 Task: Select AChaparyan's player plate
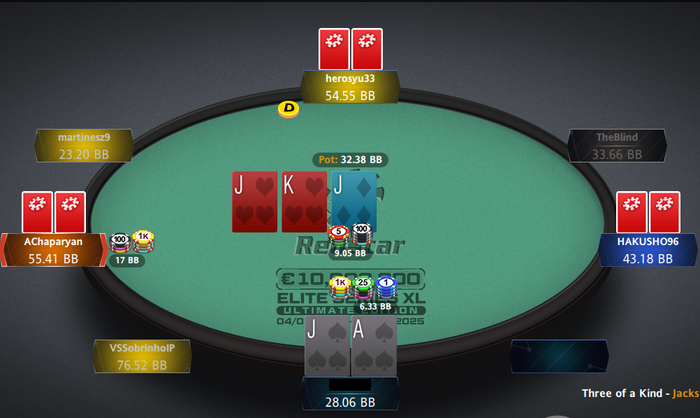coord(54,250)
